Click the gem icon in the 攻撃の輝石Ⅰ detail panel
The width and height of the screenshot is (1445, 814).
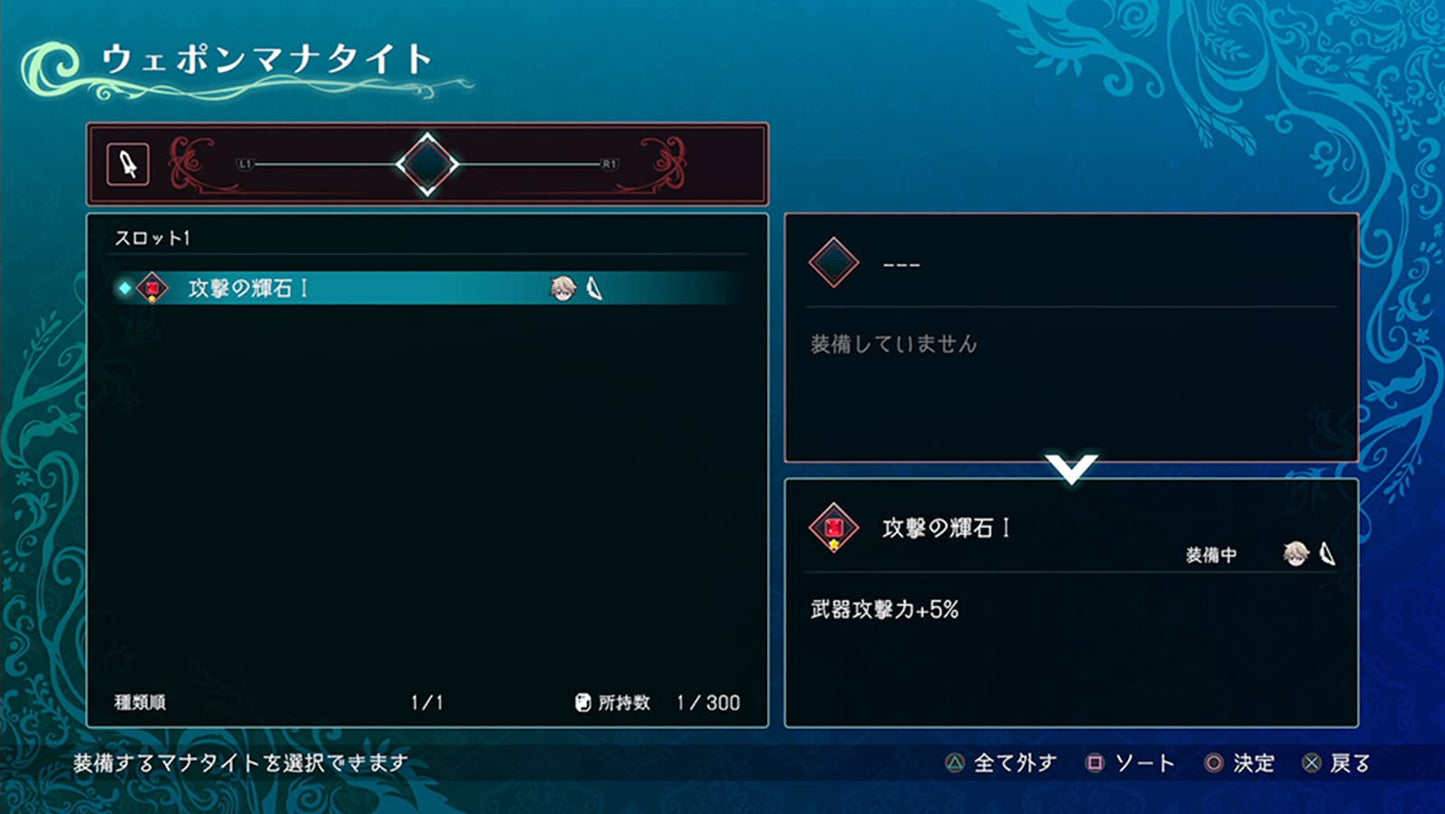(x=833, y=527)
